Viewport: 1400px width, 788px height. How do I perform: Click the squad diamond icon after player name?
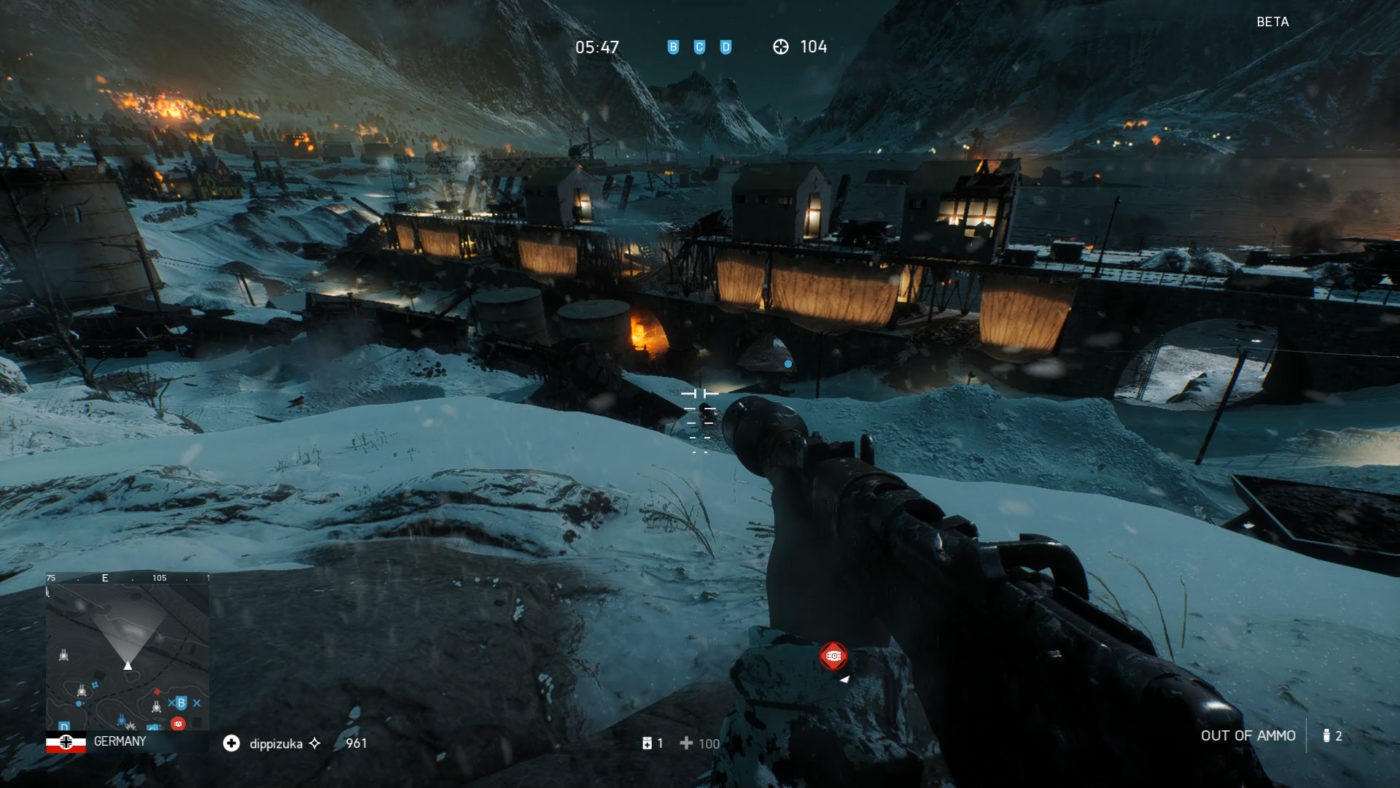(x=314, y=741)
